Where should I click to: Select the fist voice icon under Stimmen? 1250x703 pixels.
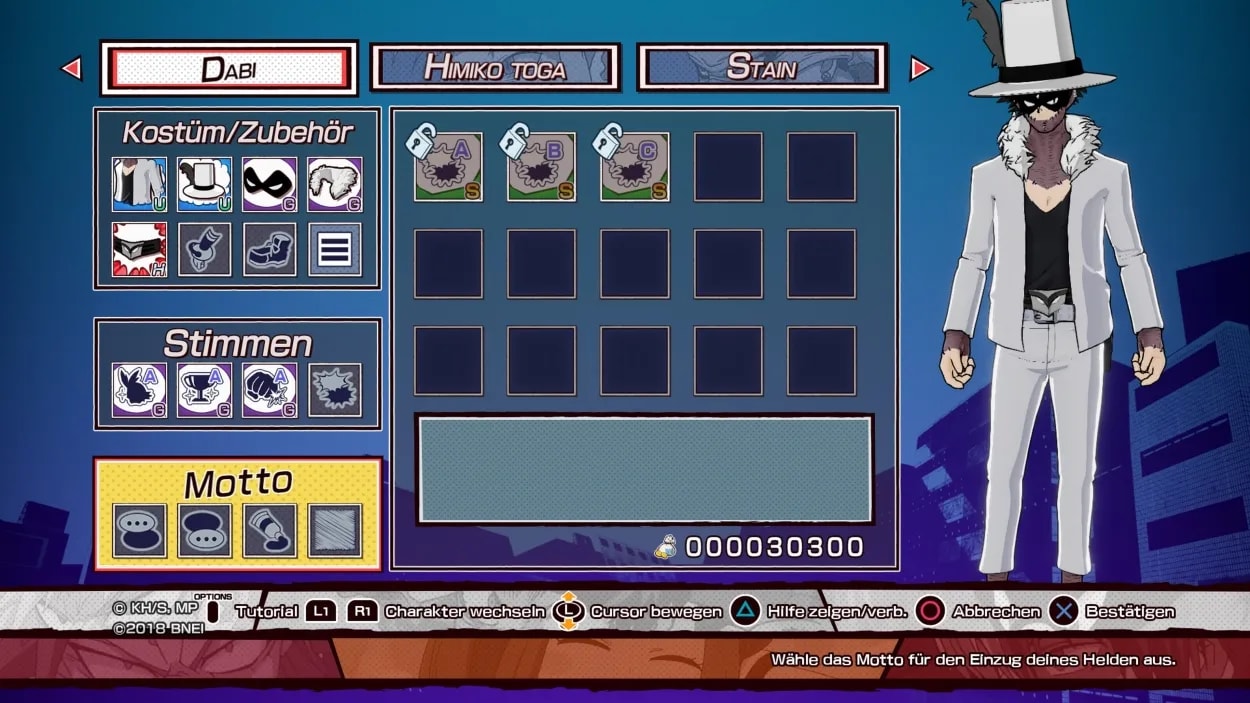(x=270, y=390)
